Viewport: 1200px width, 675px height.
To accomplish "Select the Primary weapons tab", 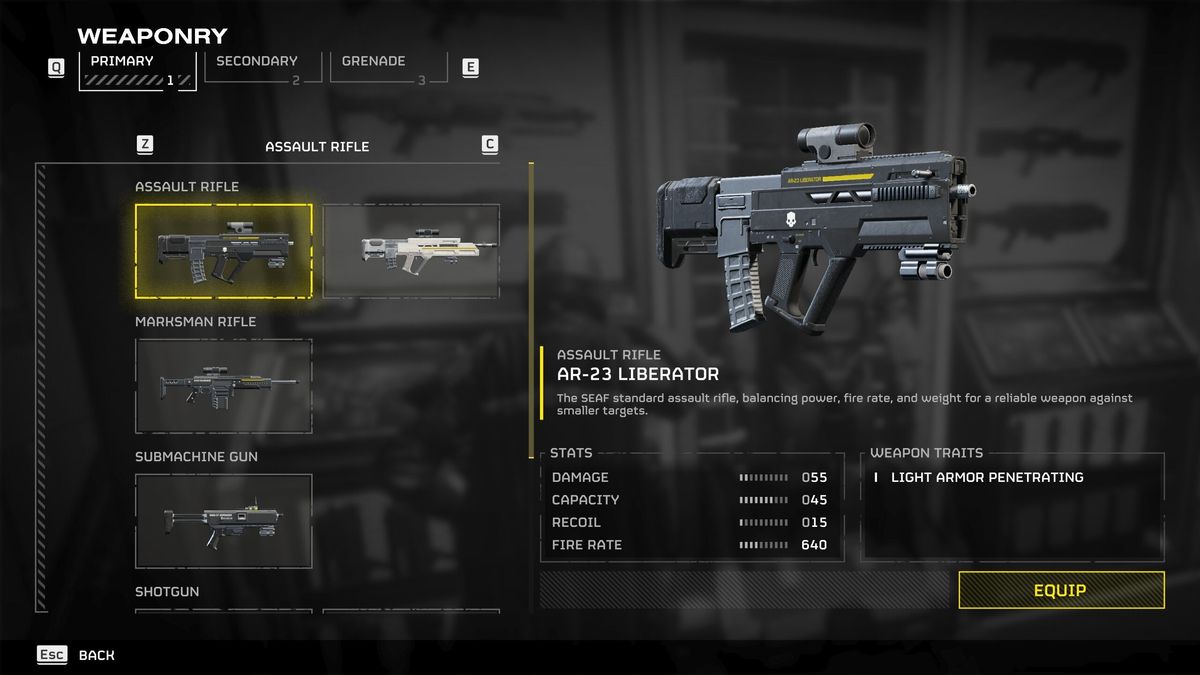I will pos(137,69).
